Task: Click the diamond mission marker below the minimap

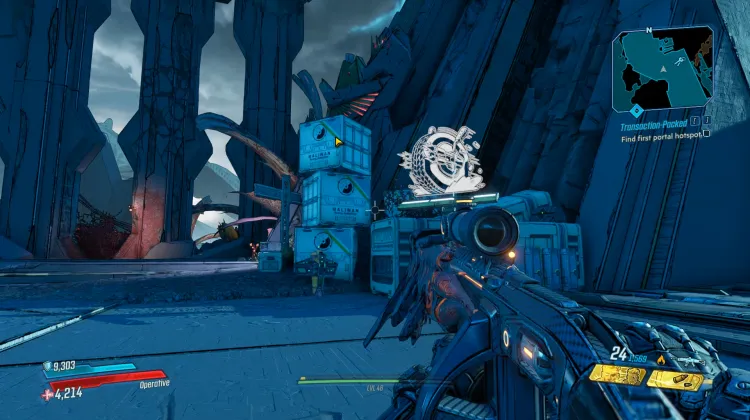Action: click(x=636, y=110)
